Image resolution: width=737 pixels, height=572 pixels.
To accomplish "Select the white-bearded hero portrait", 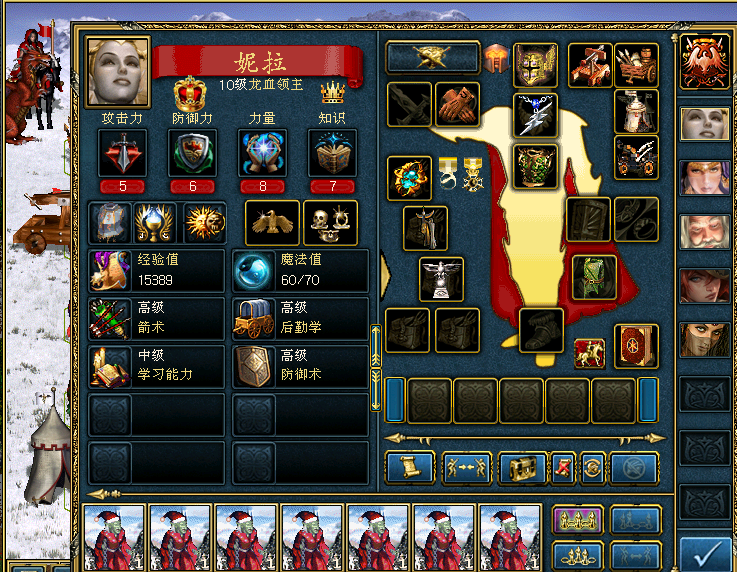I will 705,232.
